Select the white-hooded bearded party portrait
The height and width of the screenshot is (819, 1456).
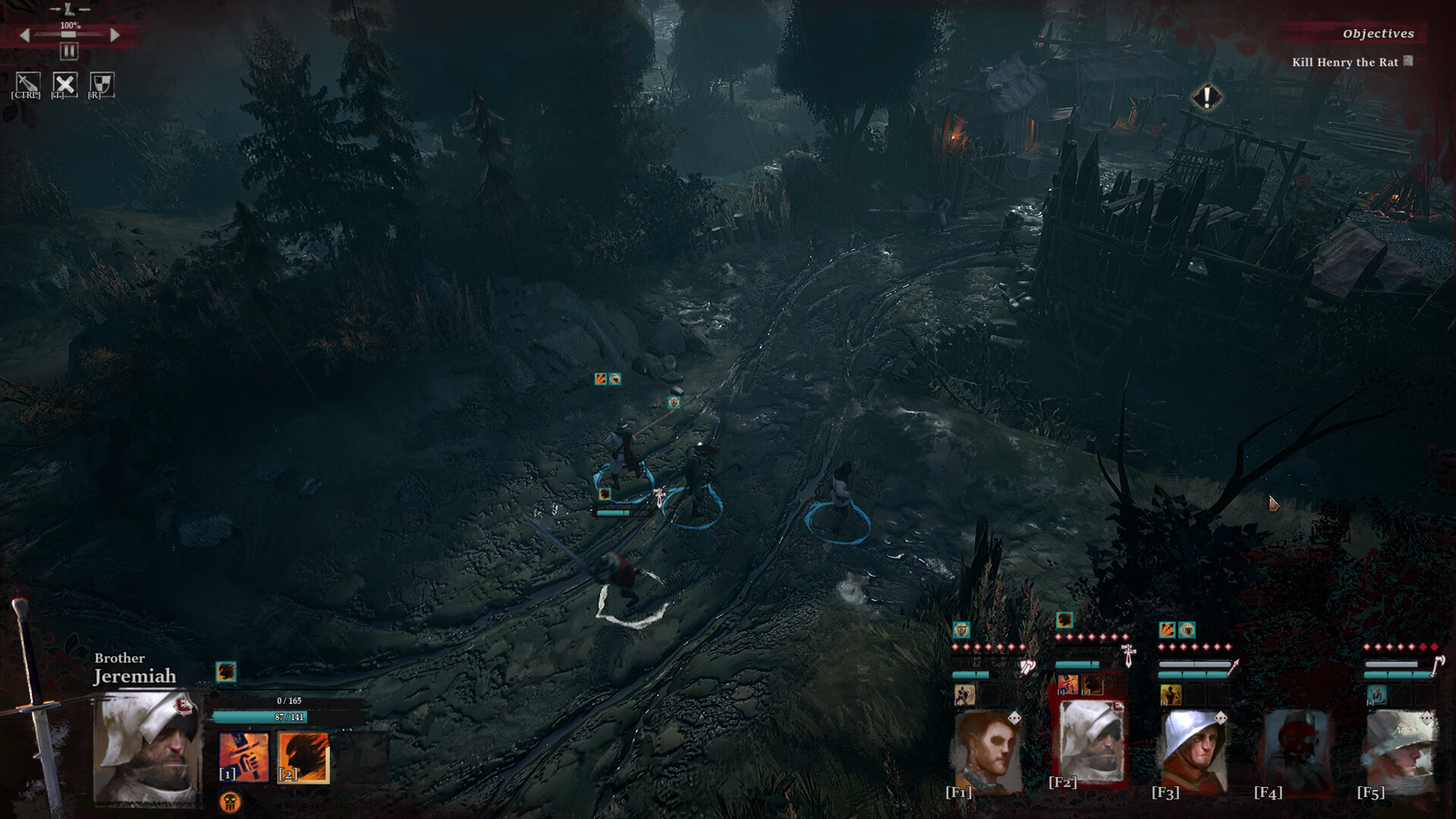pyautogui.click(x=1090, y=742)
